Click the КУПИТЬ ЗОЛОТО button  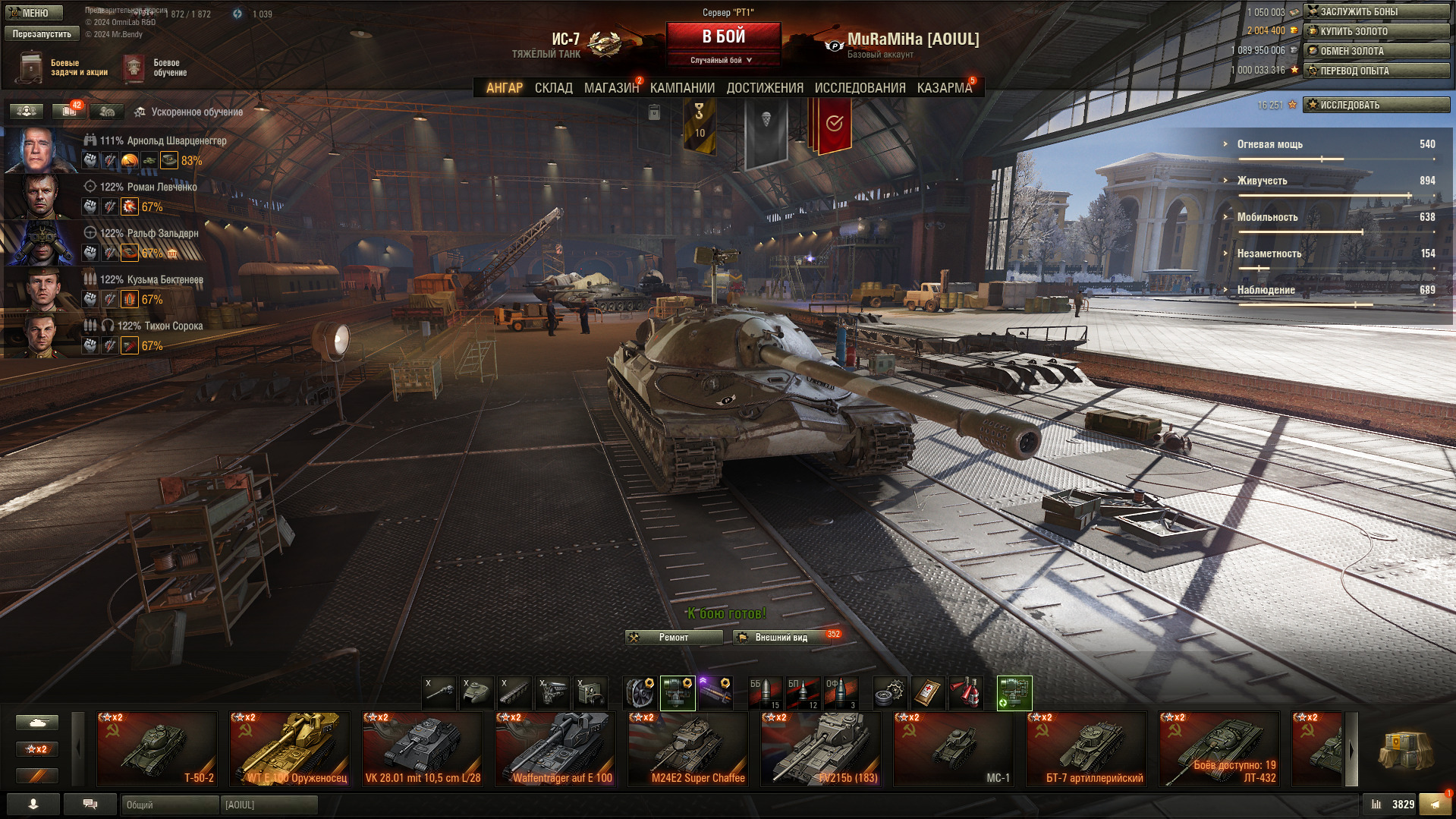click(1376, 31)
